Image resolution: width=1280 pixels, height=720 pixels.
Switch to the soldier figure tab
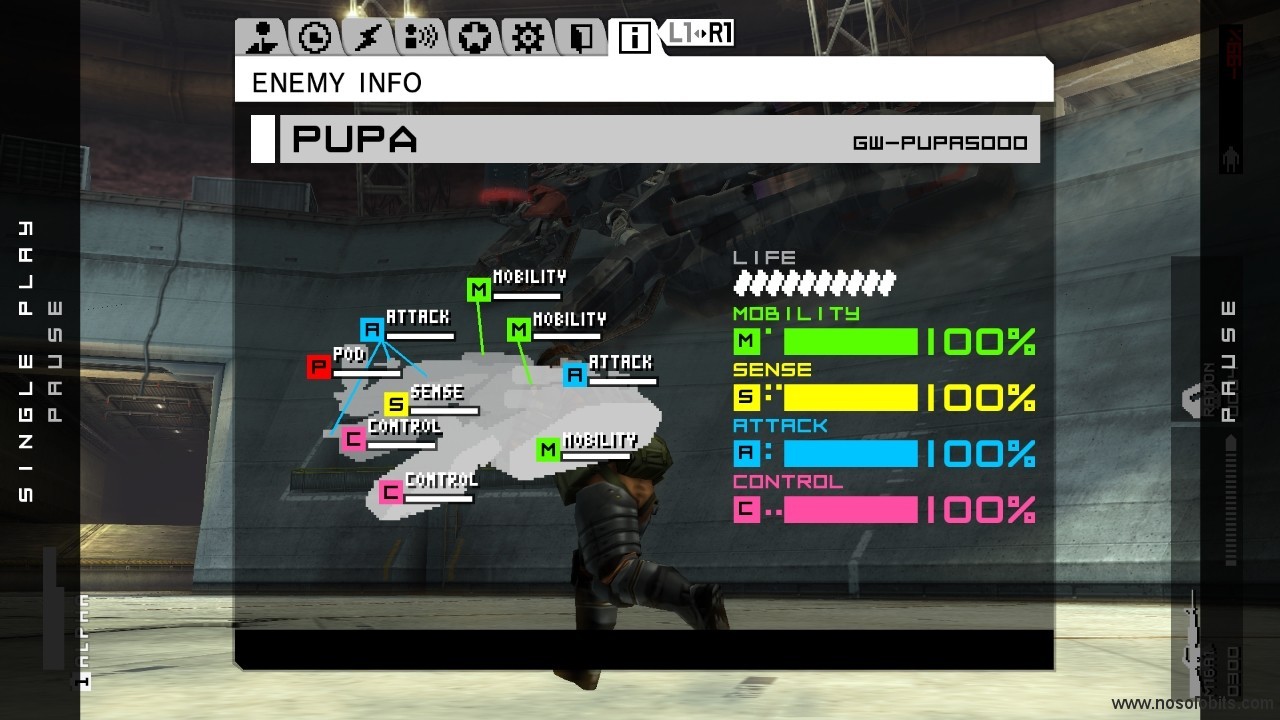tap(263, 38)
